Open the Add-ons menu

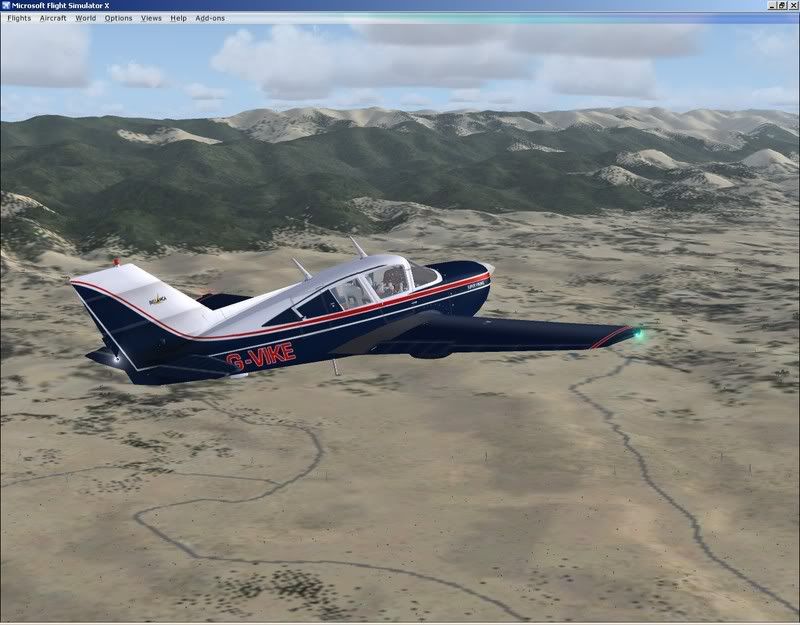click(210, 18)
